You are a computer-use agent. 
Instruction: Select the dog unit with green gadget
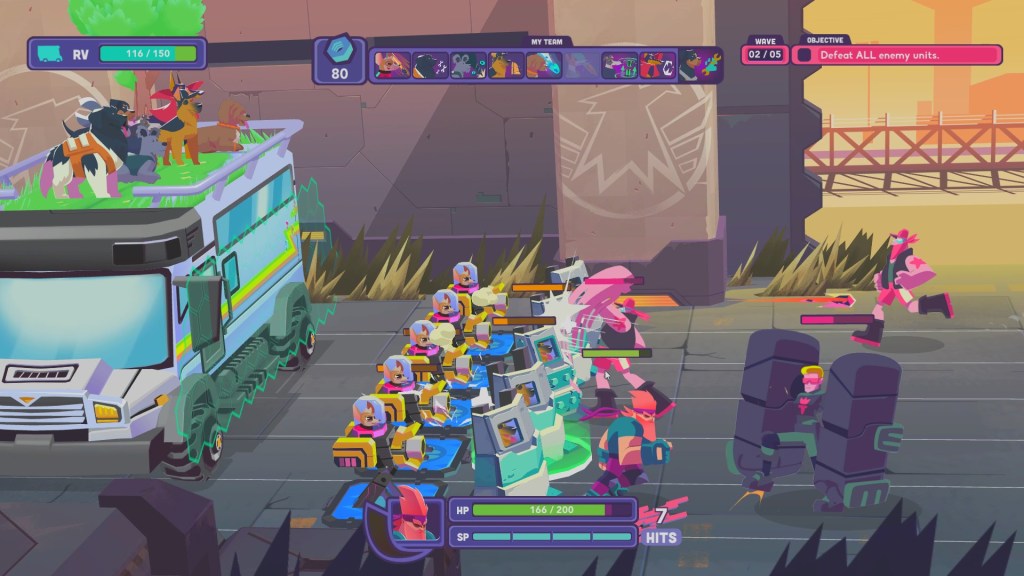point(618,65)
